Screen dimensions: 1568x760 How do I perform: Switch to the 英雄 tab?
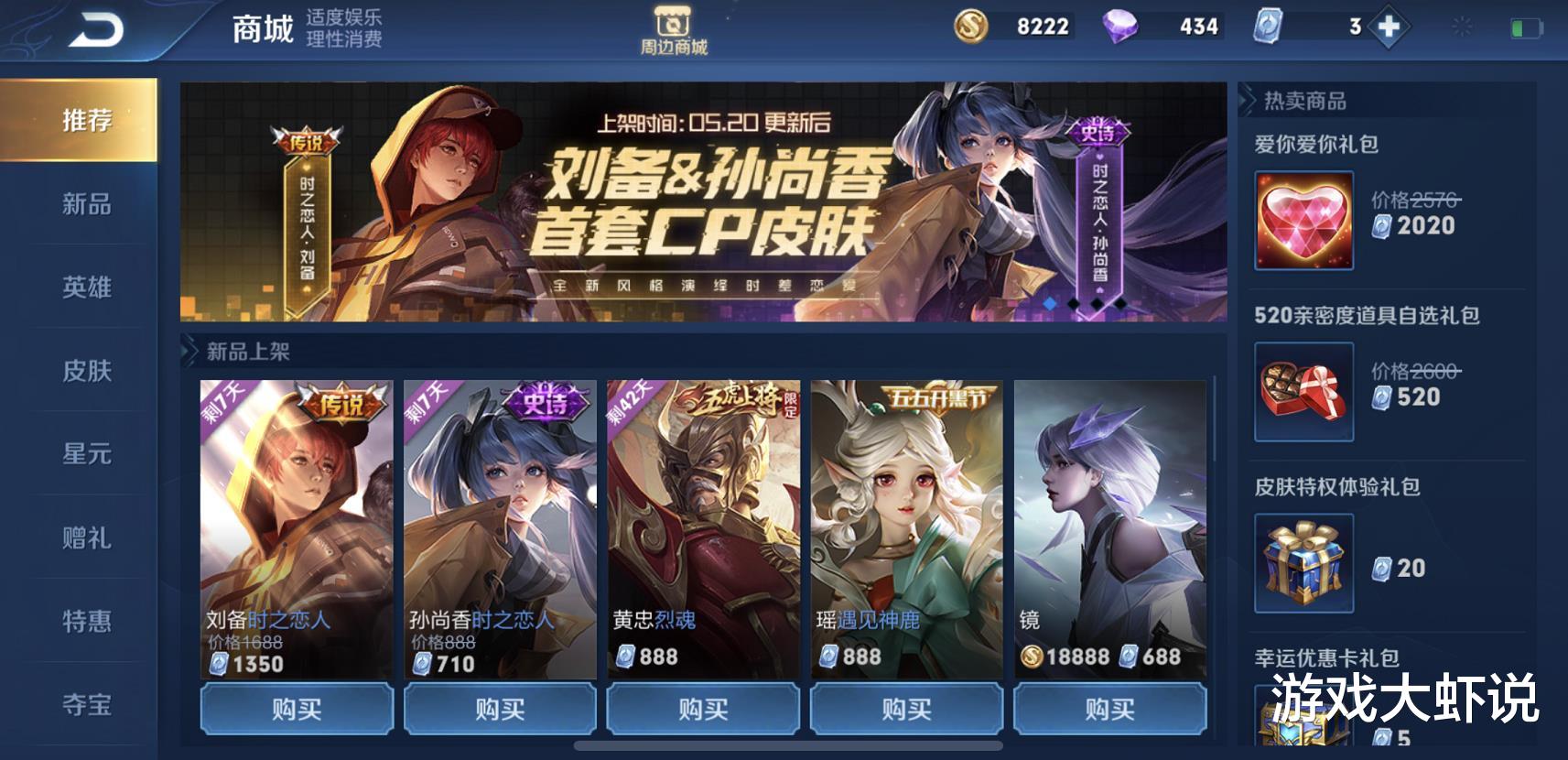[86, 288]
